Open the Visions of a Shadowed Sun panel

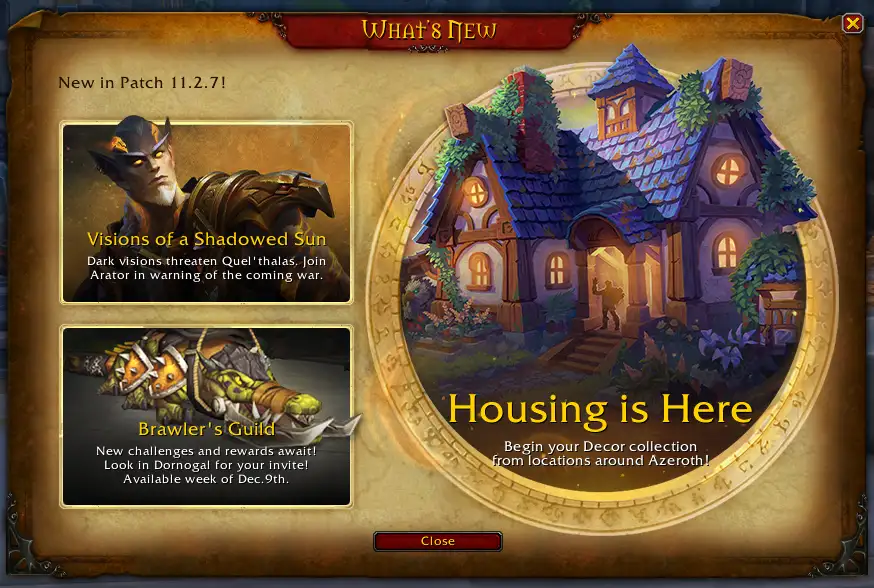(x=207, y=212)
